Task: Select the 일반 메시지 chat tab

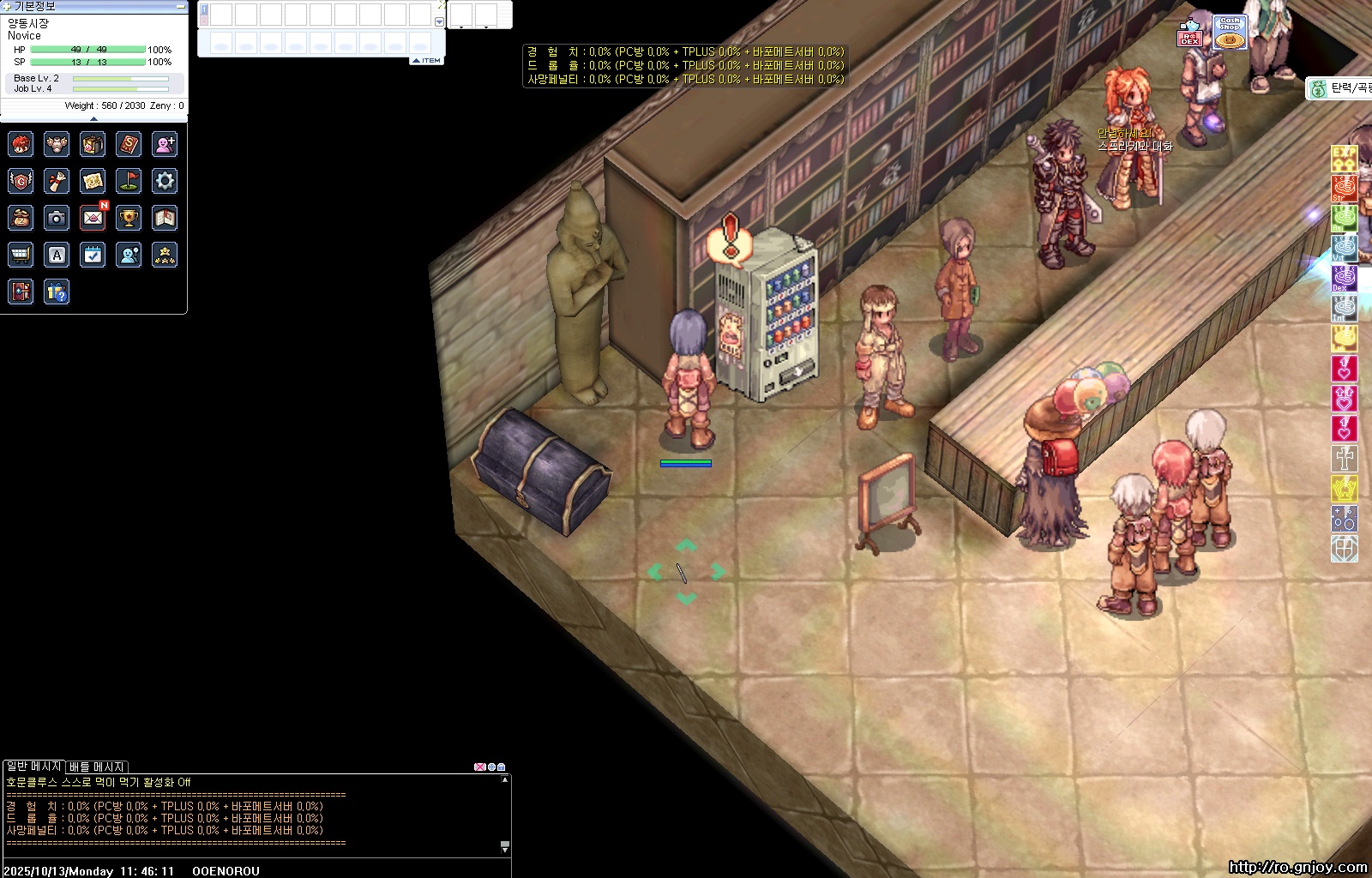Action: [34, 767]
